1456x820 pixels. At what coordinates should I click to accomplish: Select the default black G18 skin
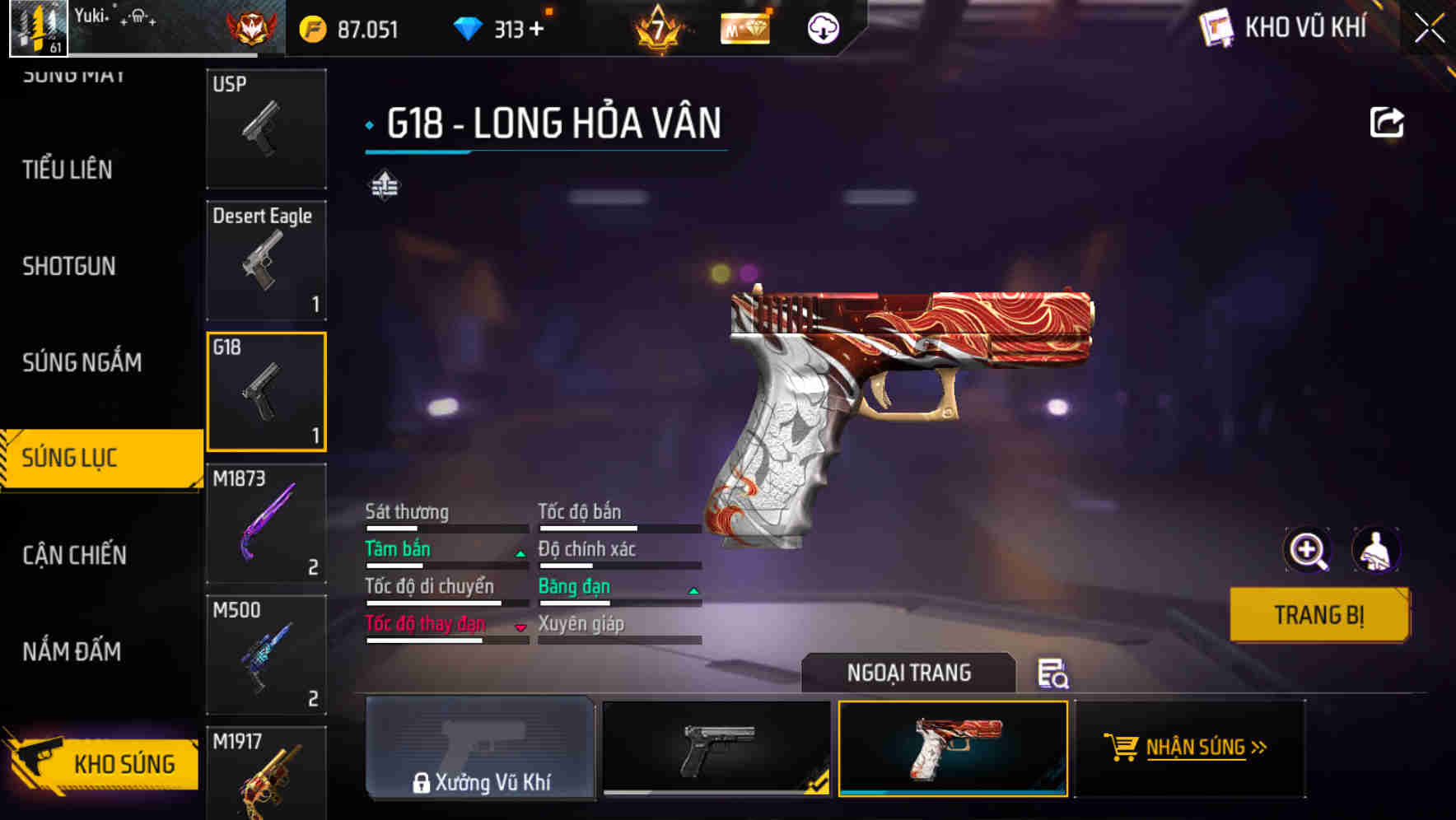tap(716, 748)
